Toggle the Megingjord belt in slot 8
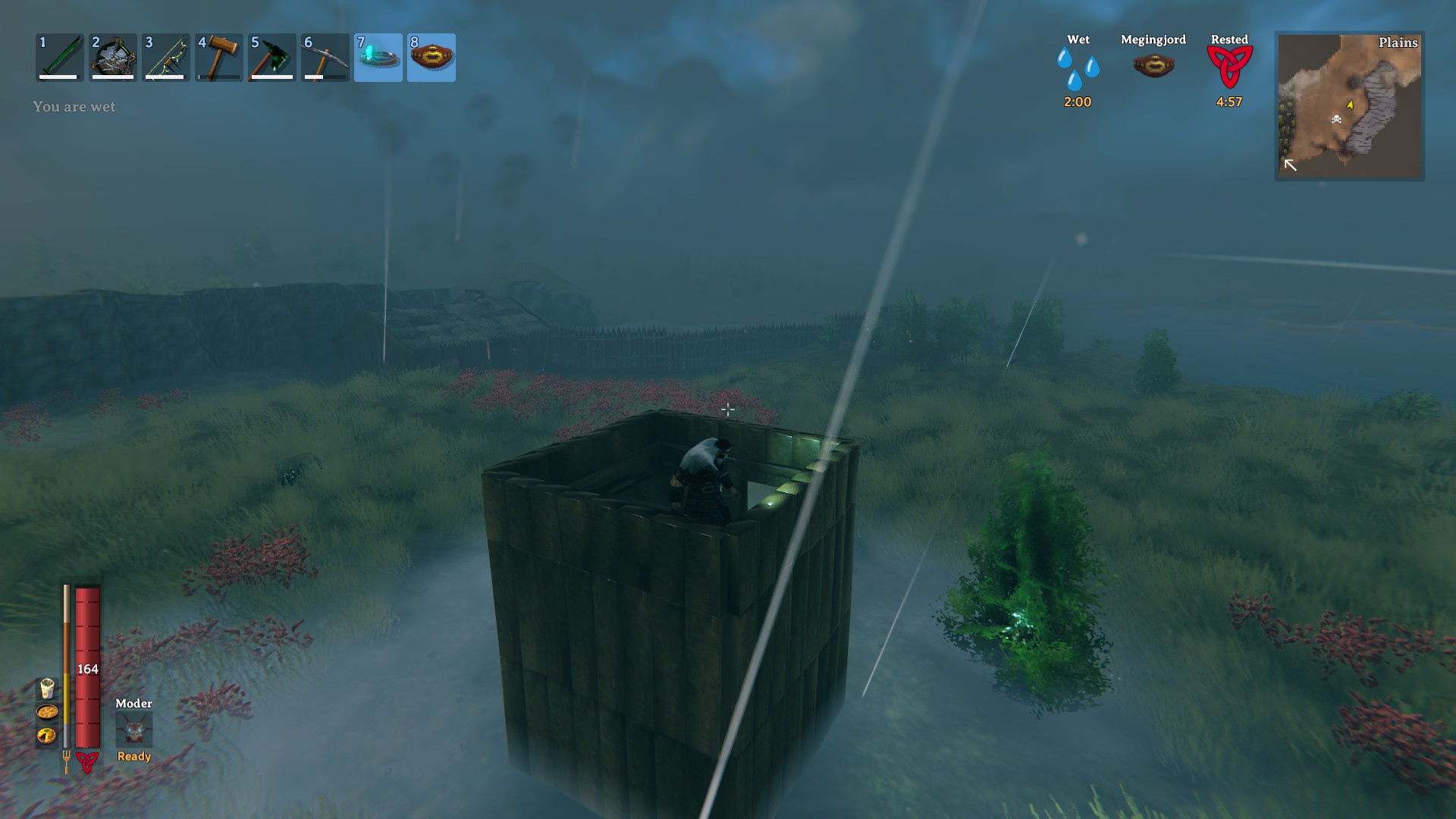The height and width of the screenshot is (819, 1456). click(431, 57)
